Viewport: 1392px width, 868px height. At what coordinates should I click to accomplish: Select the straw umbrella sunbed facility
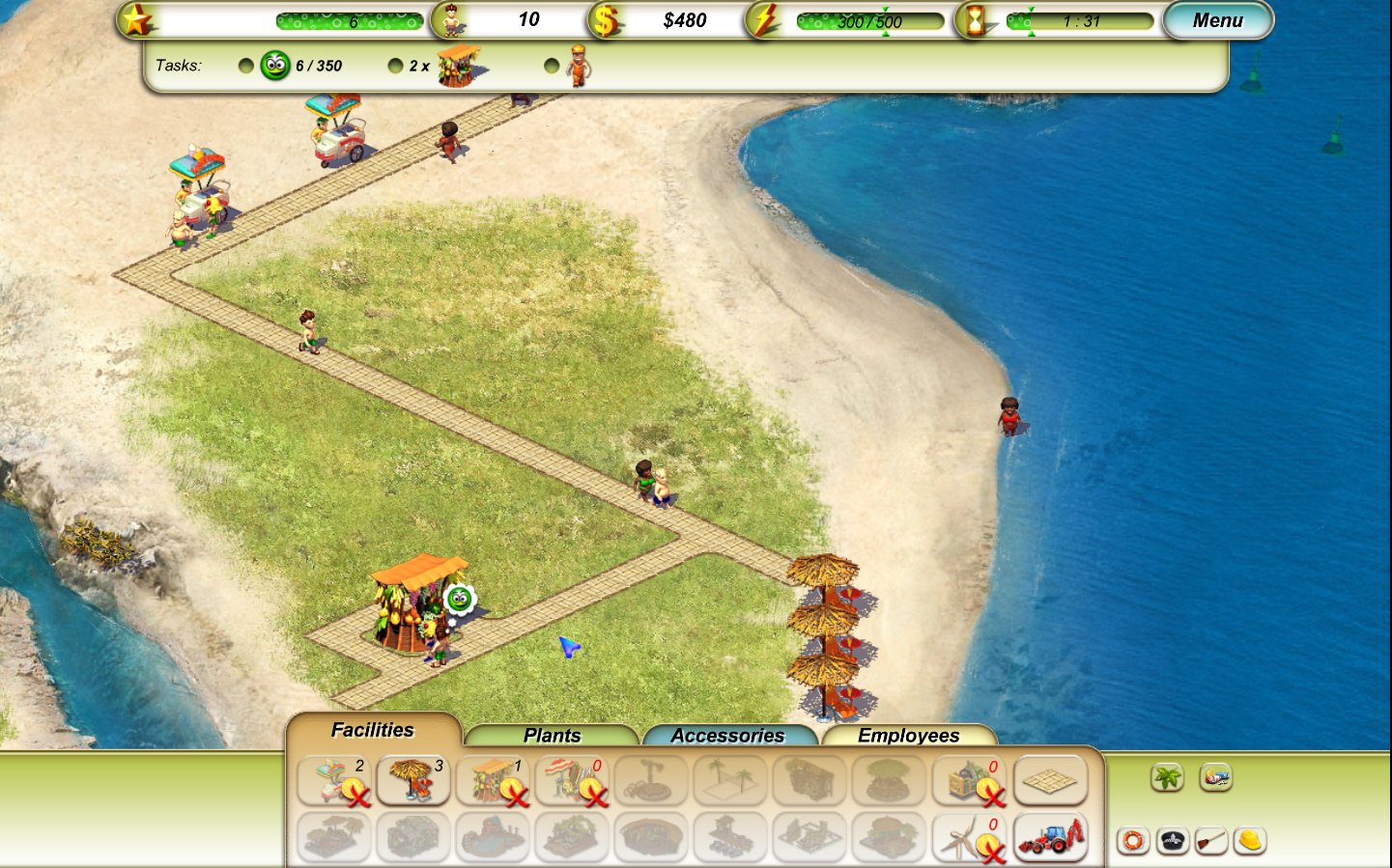point(413,780)
